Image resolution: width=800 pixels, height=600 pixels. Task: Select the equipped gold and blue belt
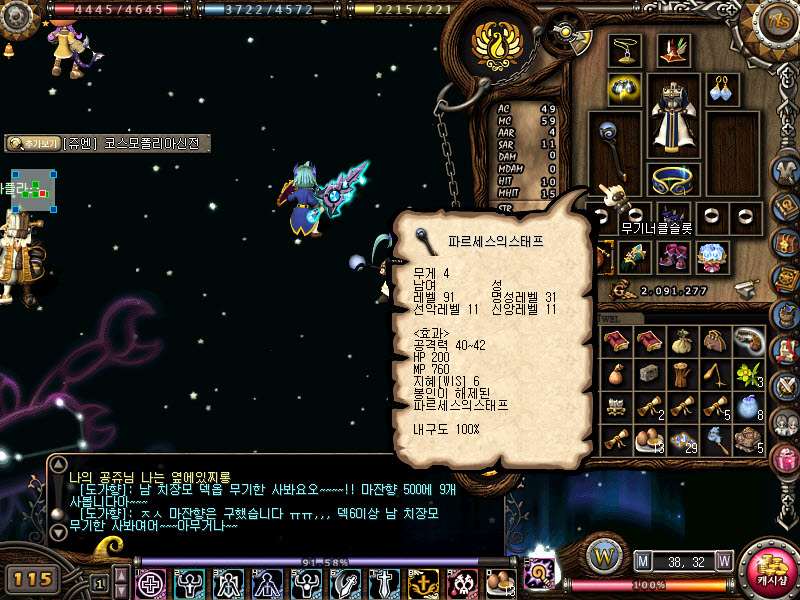[673, 181]
